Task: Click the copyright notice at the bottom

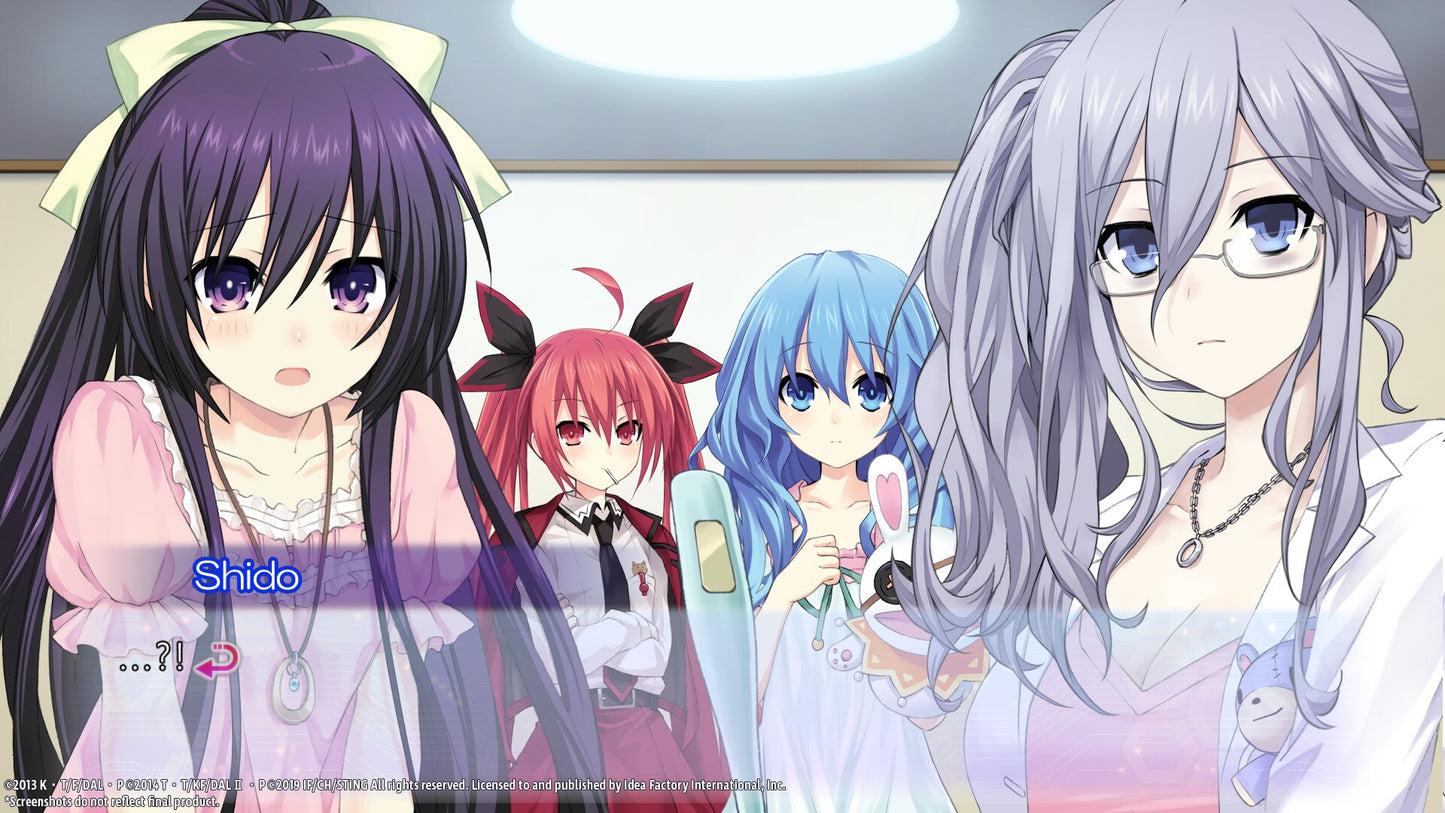Action: point(400,786)
